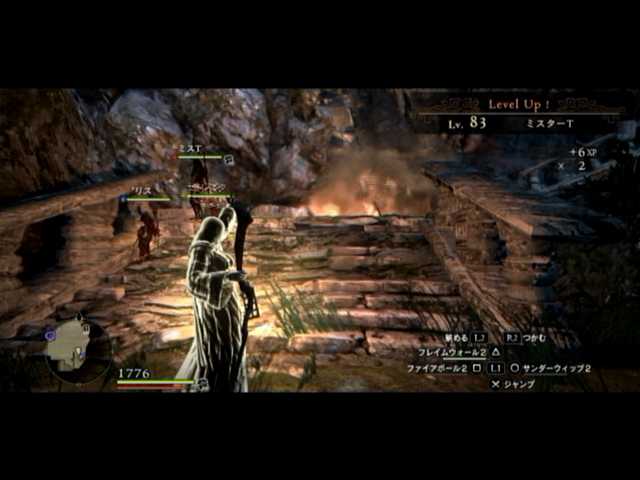This screenshot has height=480, width=640.
Task: Select the フレイムウォール2 skill
Action: 444,352
